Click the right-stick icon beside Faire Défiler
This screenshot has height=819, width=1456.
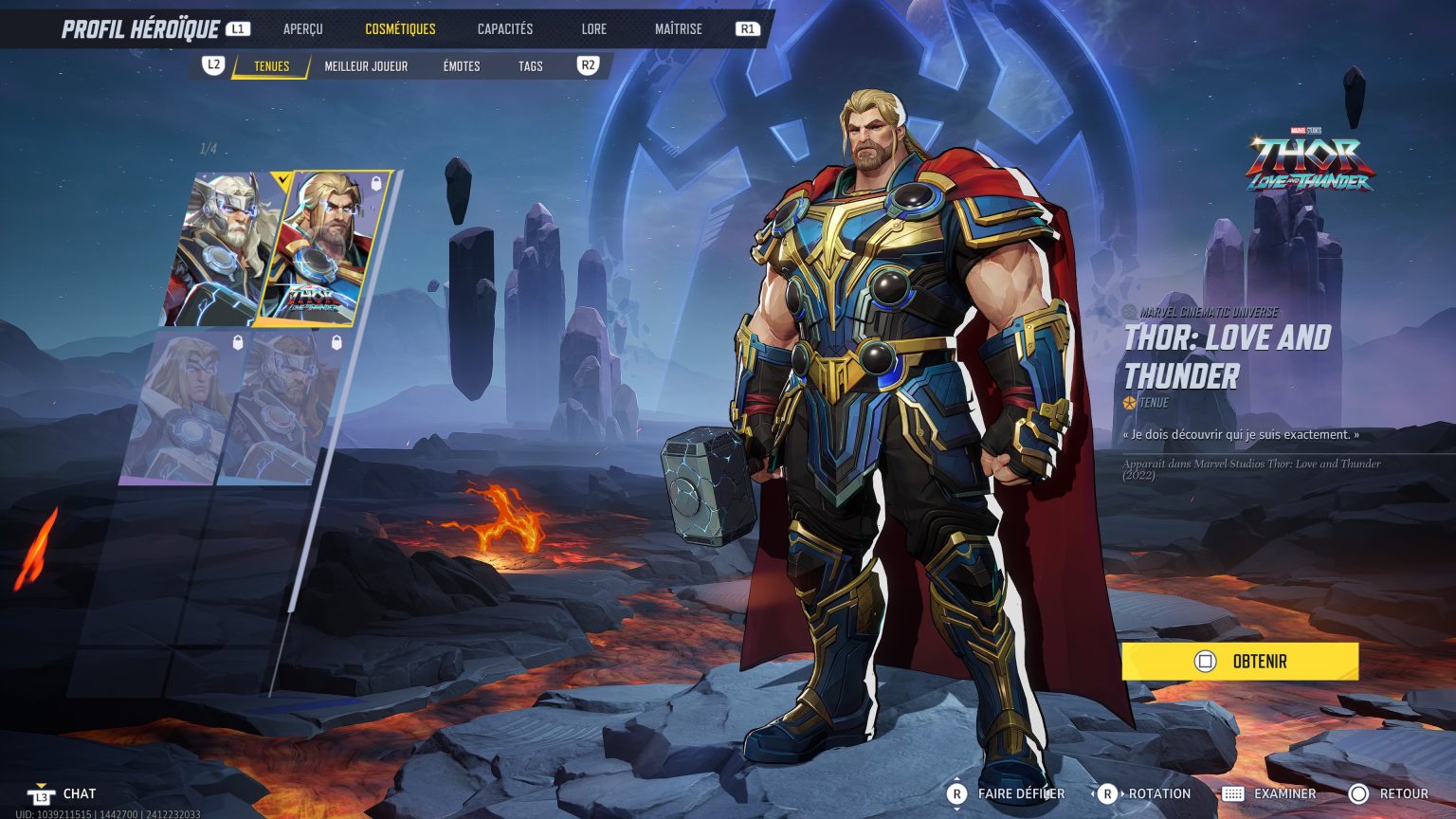coord(958,793)
